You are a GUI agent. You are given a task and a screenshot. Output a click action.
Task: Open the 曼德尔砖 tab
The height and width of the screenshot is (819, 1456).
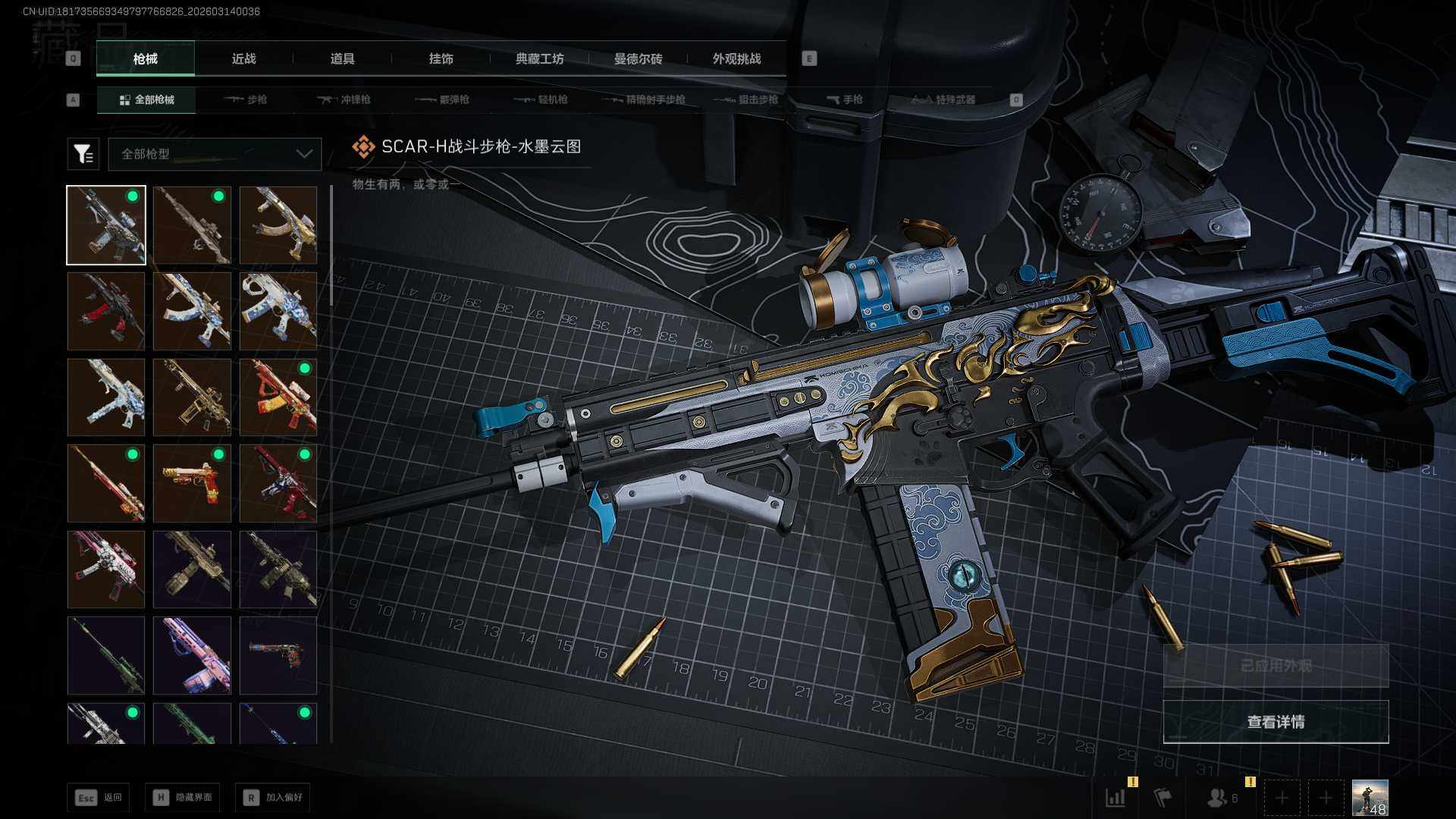[x=638, y=58]
